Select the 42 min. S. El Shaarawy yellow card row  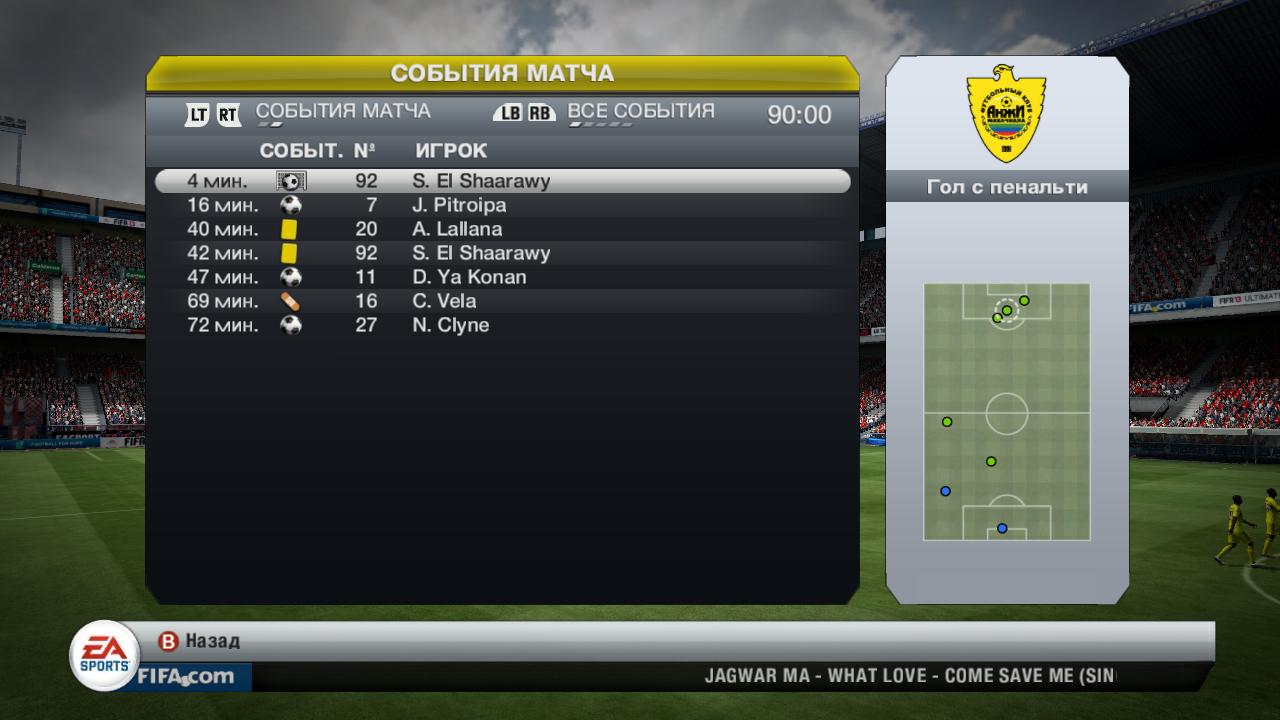(x=502, y=253)
